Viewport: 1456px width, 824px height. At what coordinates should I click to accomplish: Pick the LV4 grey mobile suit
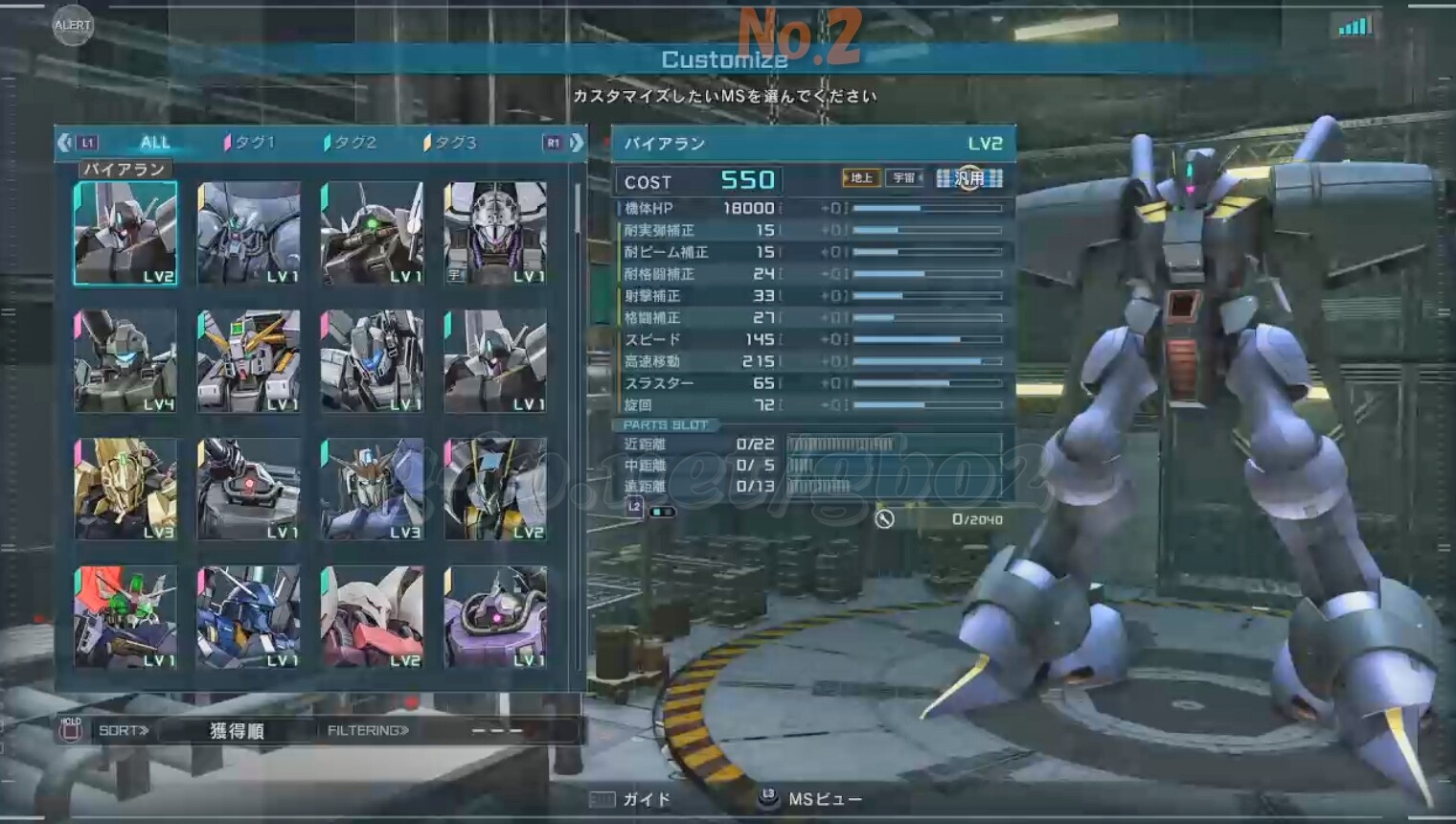pyautogui.click(x=125, y=361)
